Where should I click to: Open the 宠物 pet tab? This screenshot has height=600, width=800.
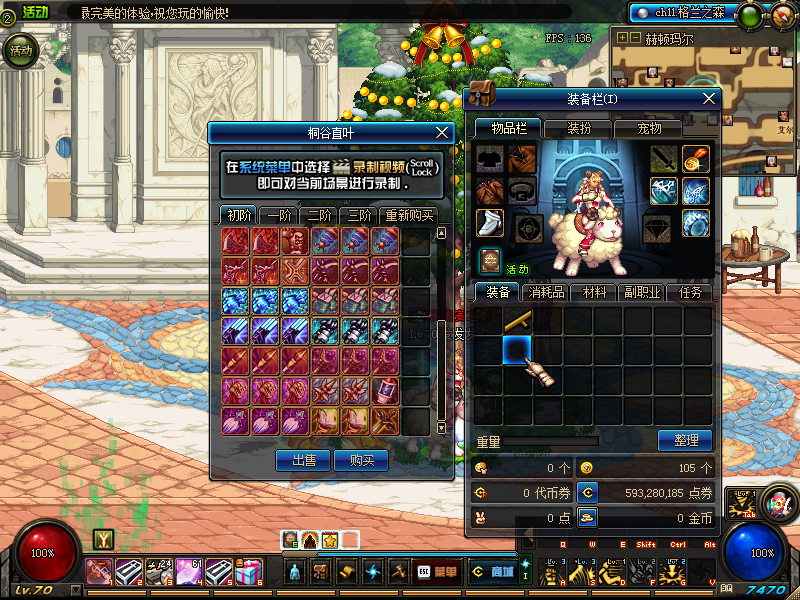click(x=650, y=128)
